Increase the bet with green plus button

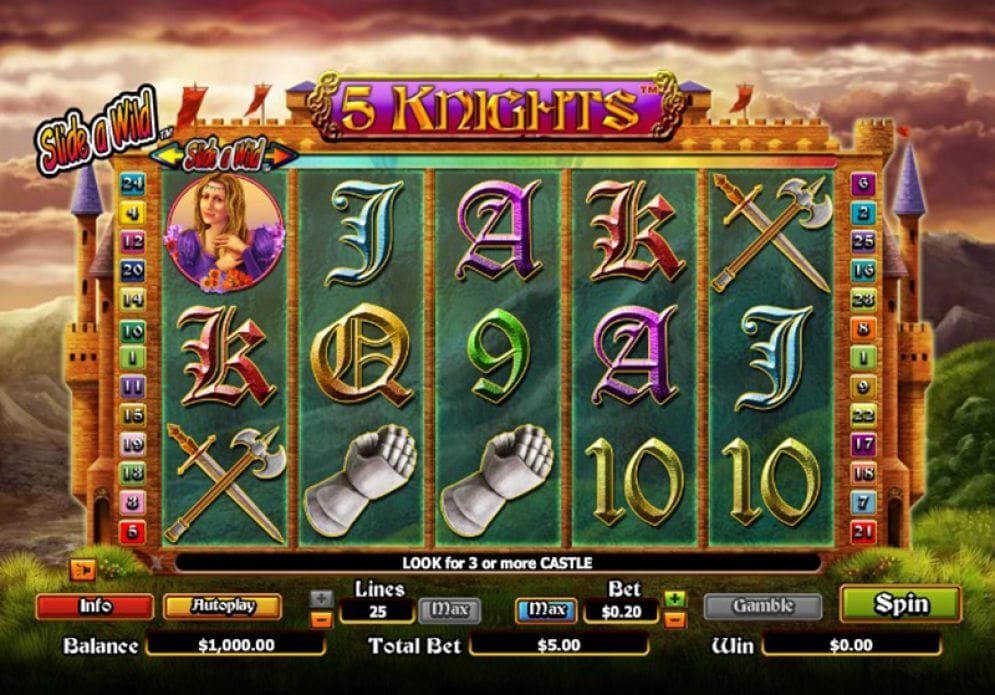click(675, 599)
